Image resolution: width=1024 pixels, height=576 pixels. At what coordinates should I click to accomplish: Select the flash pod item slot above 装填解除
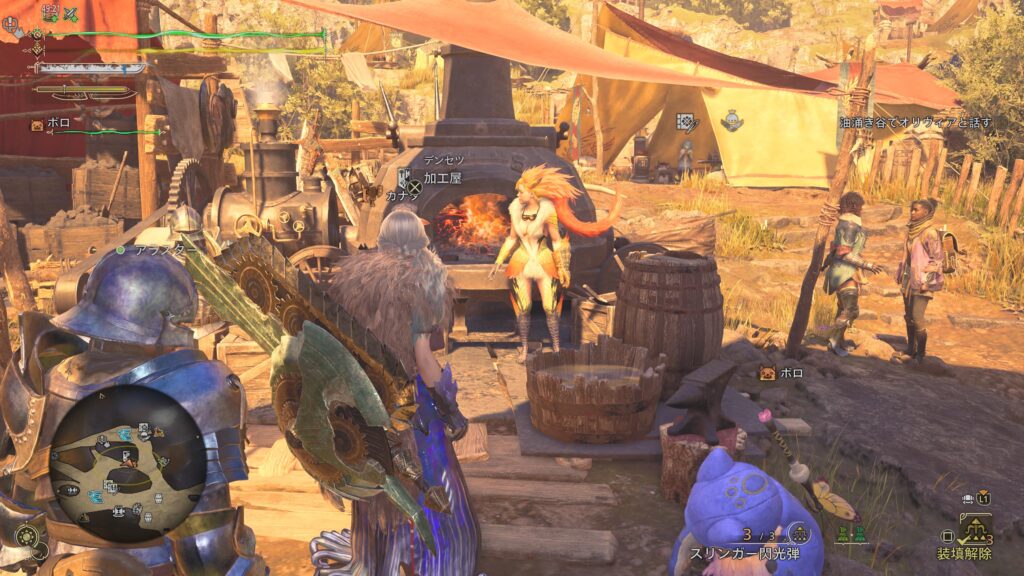pos(974,529)
